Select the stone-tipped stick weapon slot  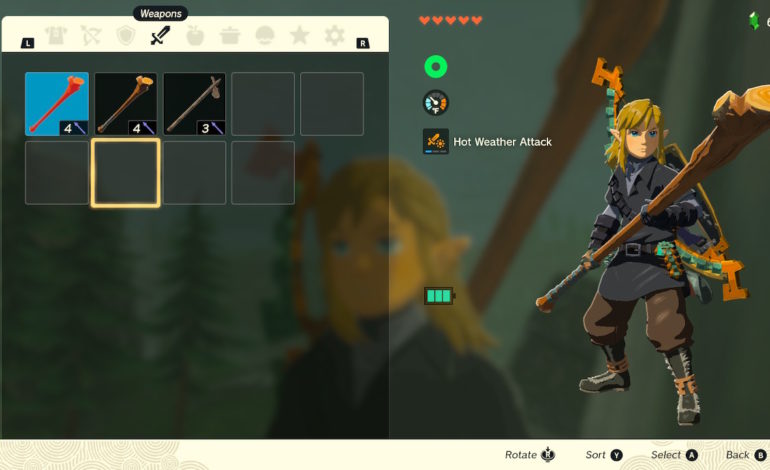tap(194, 104)
